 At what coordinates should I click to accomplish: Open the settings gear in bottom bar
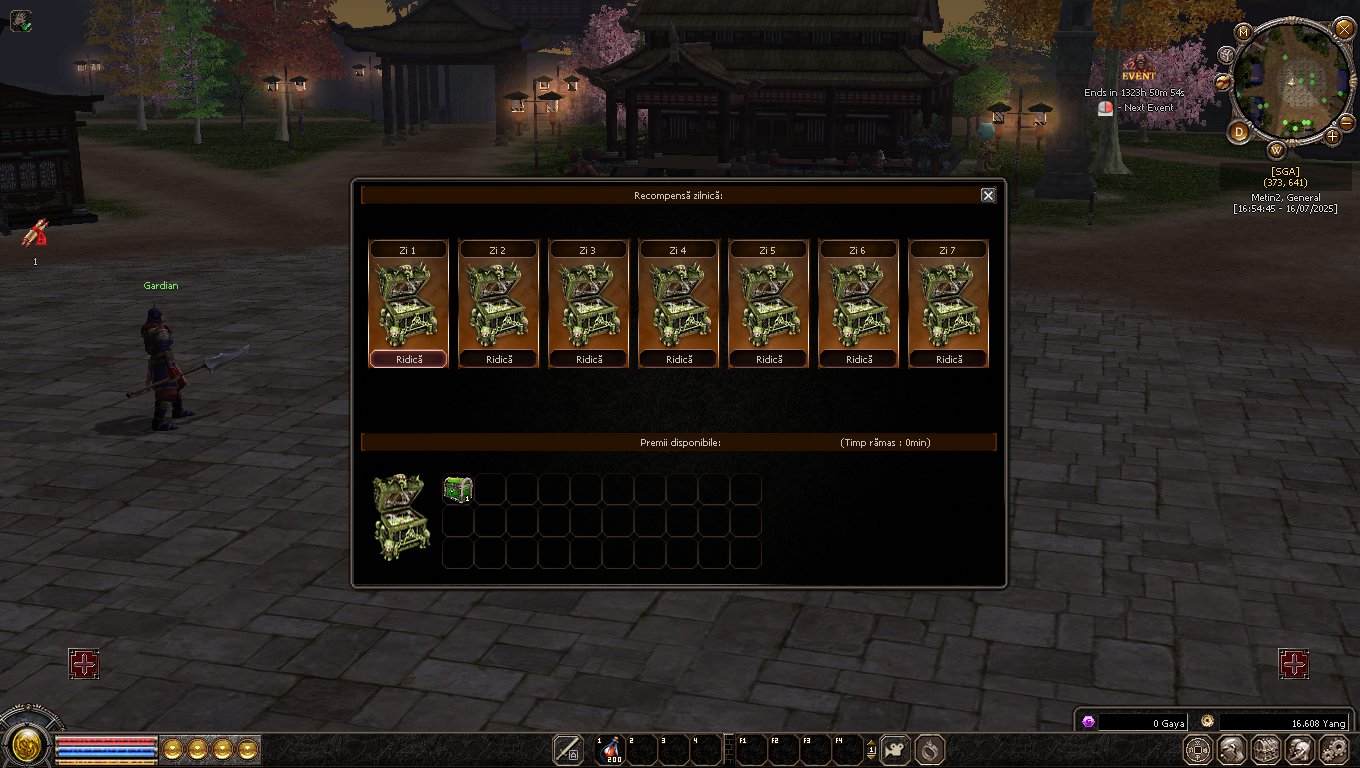[x=1334, y=749]
